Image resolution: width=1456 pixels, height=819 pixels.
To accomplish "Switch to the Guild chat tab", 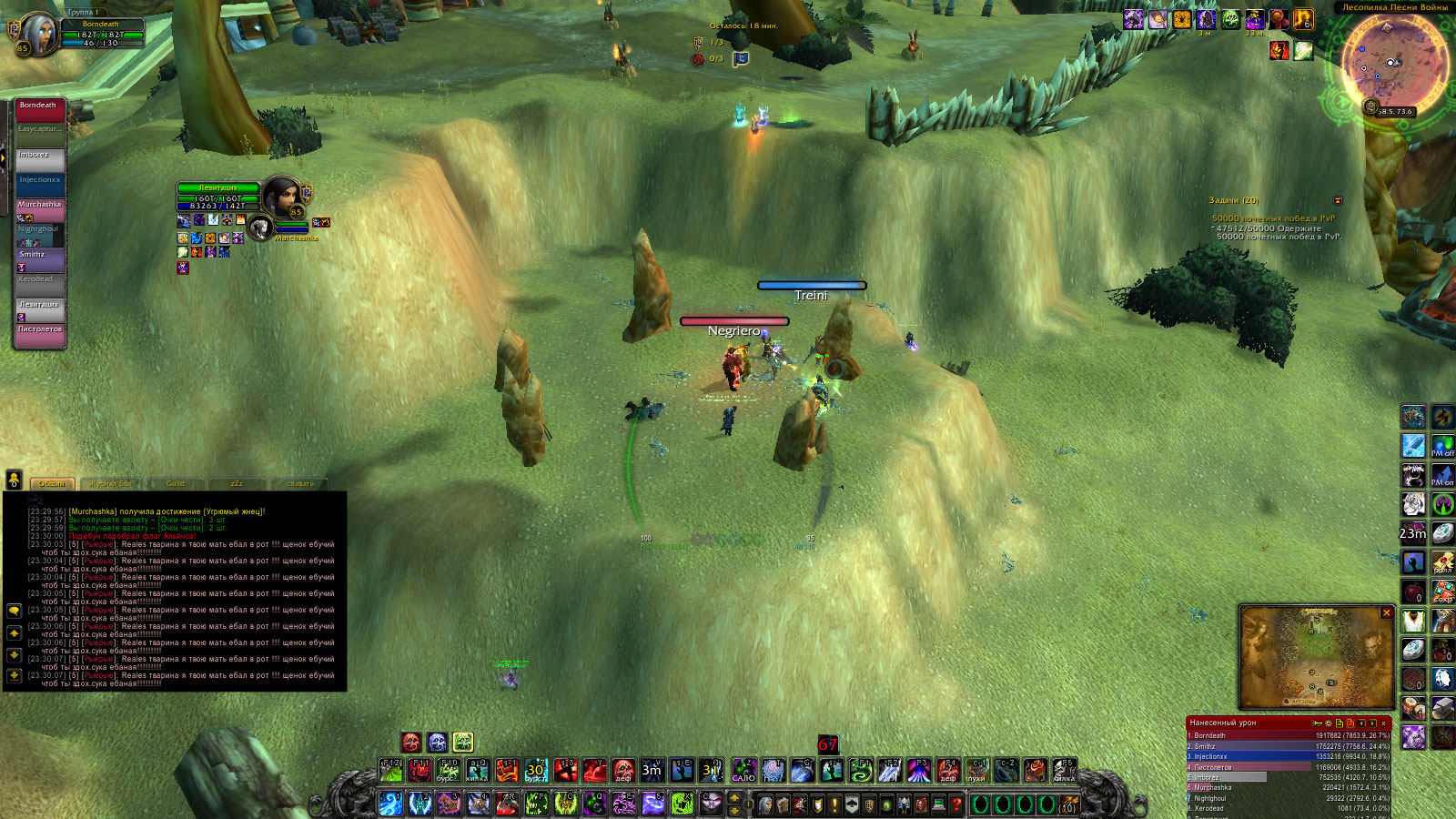I will coord(176,484).
